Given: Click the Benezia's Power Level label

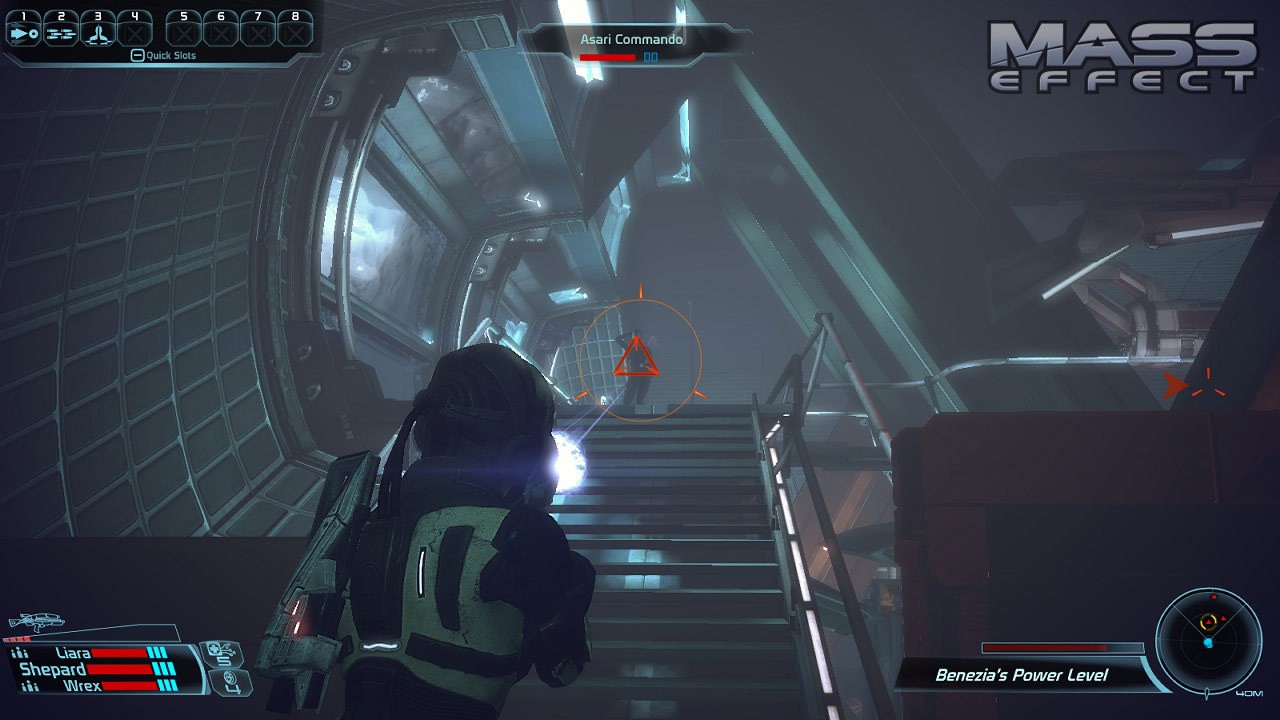Looking at the screenshot, I should (1022, 674).
